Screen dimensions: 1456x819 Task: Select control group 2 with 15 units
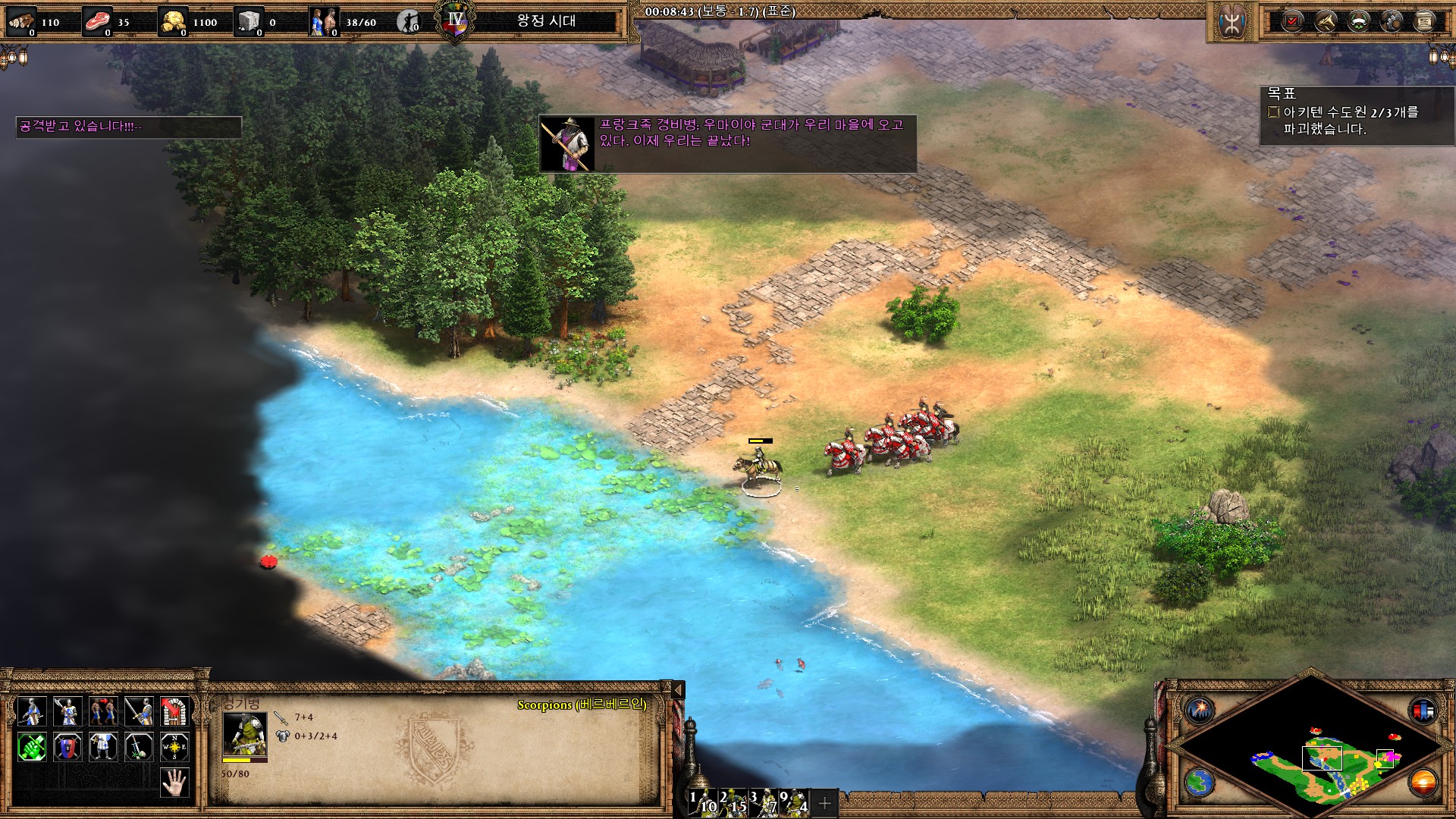[x=733, y=802]
